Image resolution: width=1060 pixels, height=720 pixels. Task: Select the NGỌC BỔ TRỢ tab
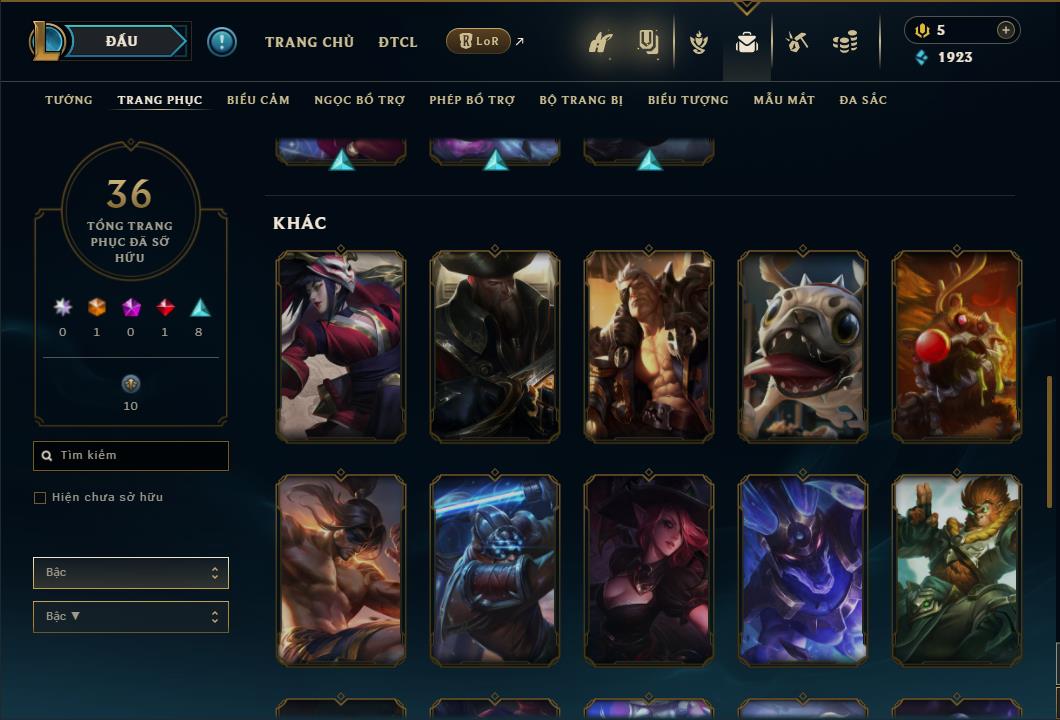tap(359, 100)
